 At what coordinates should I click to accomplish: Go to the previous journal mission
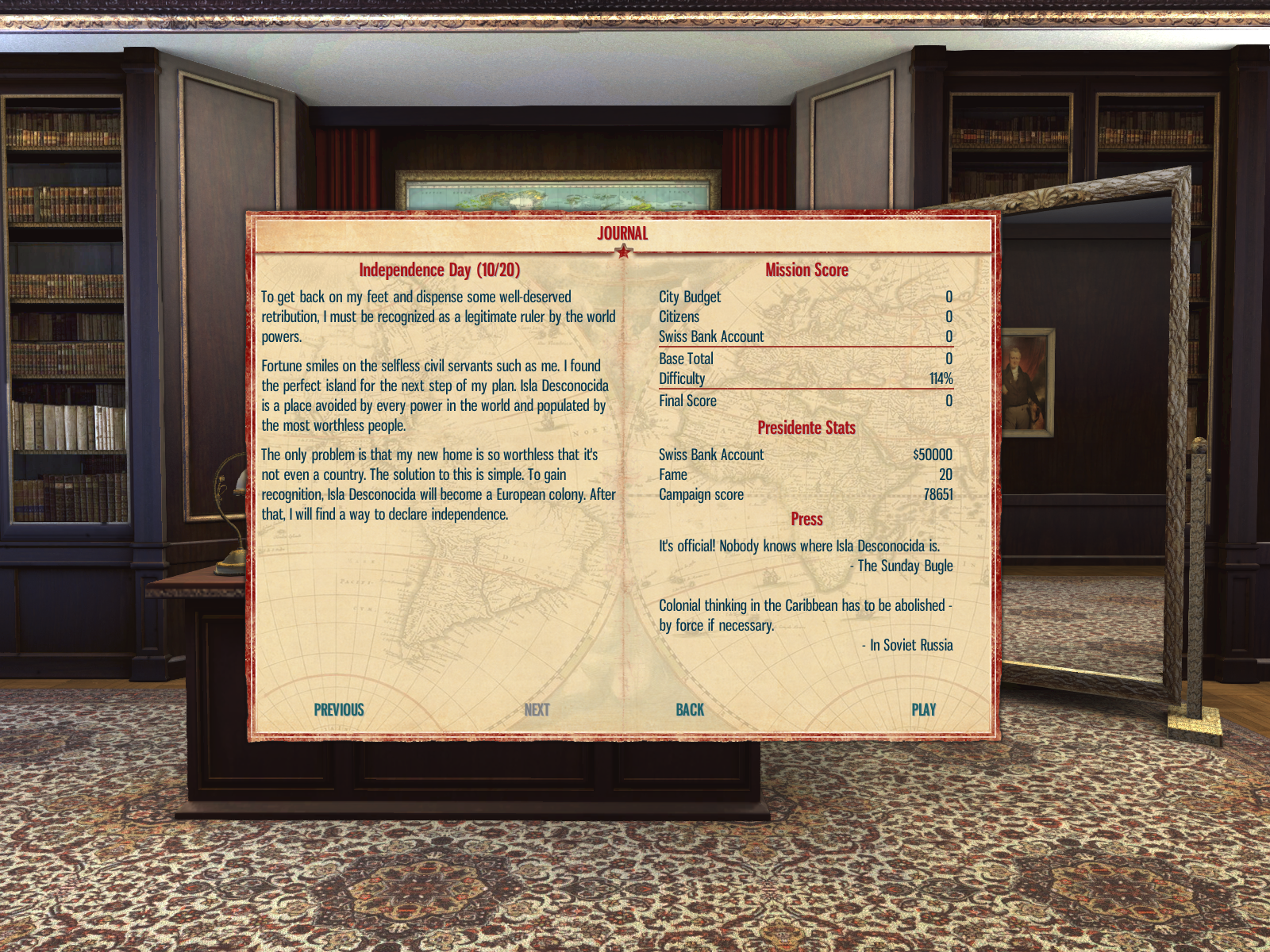tap(339, 710)
